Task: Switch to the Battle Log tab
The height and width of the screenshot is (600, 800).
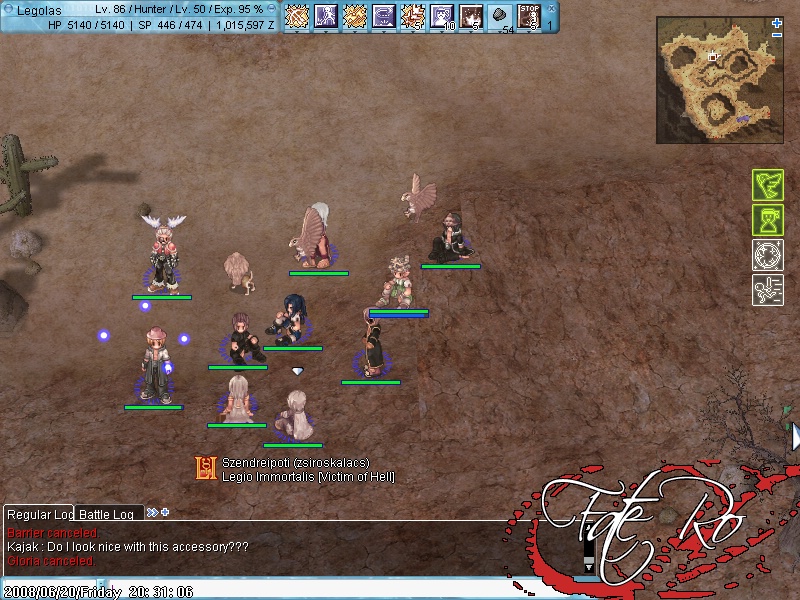Action: click(x=107, y=514)
